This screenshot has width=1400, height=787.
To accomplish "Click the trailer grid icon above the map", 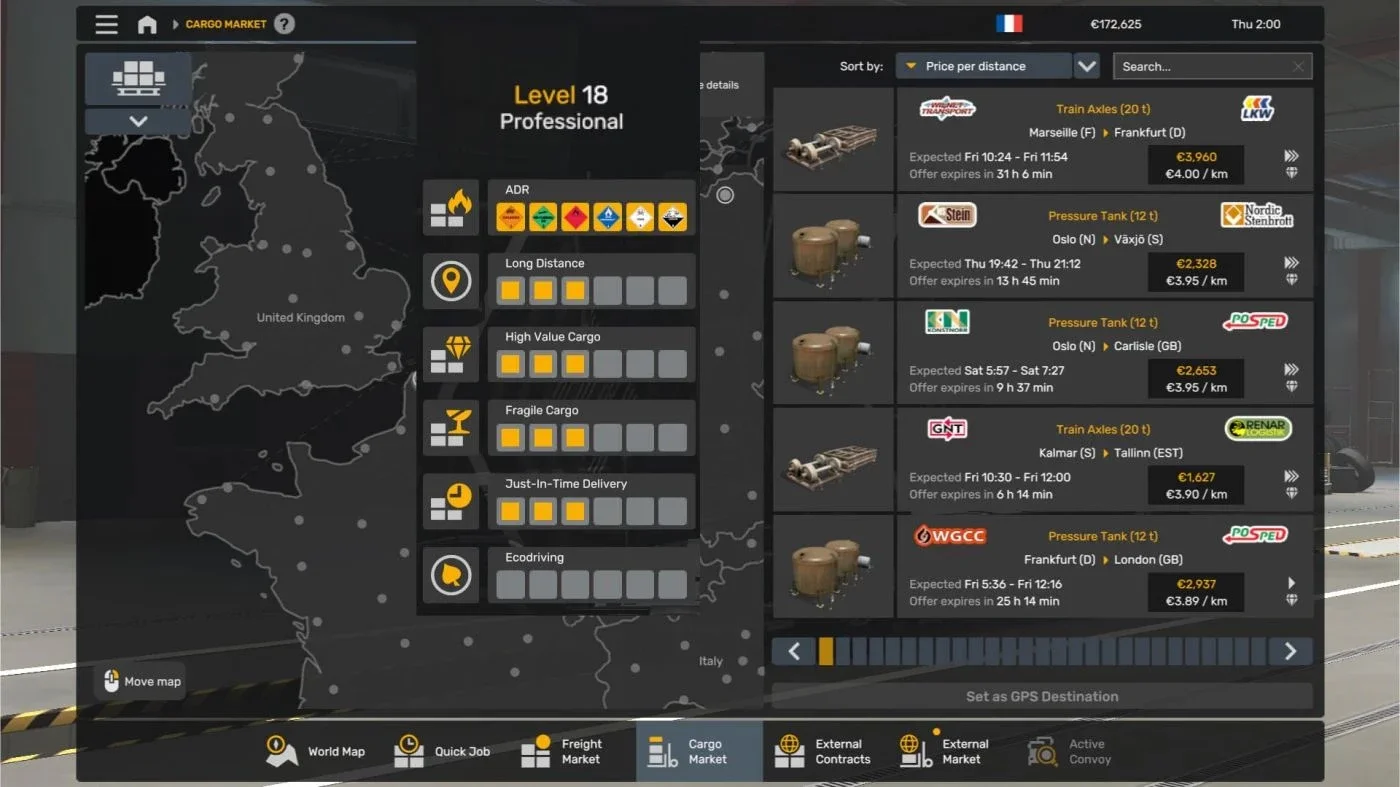I will click(137, 78).
